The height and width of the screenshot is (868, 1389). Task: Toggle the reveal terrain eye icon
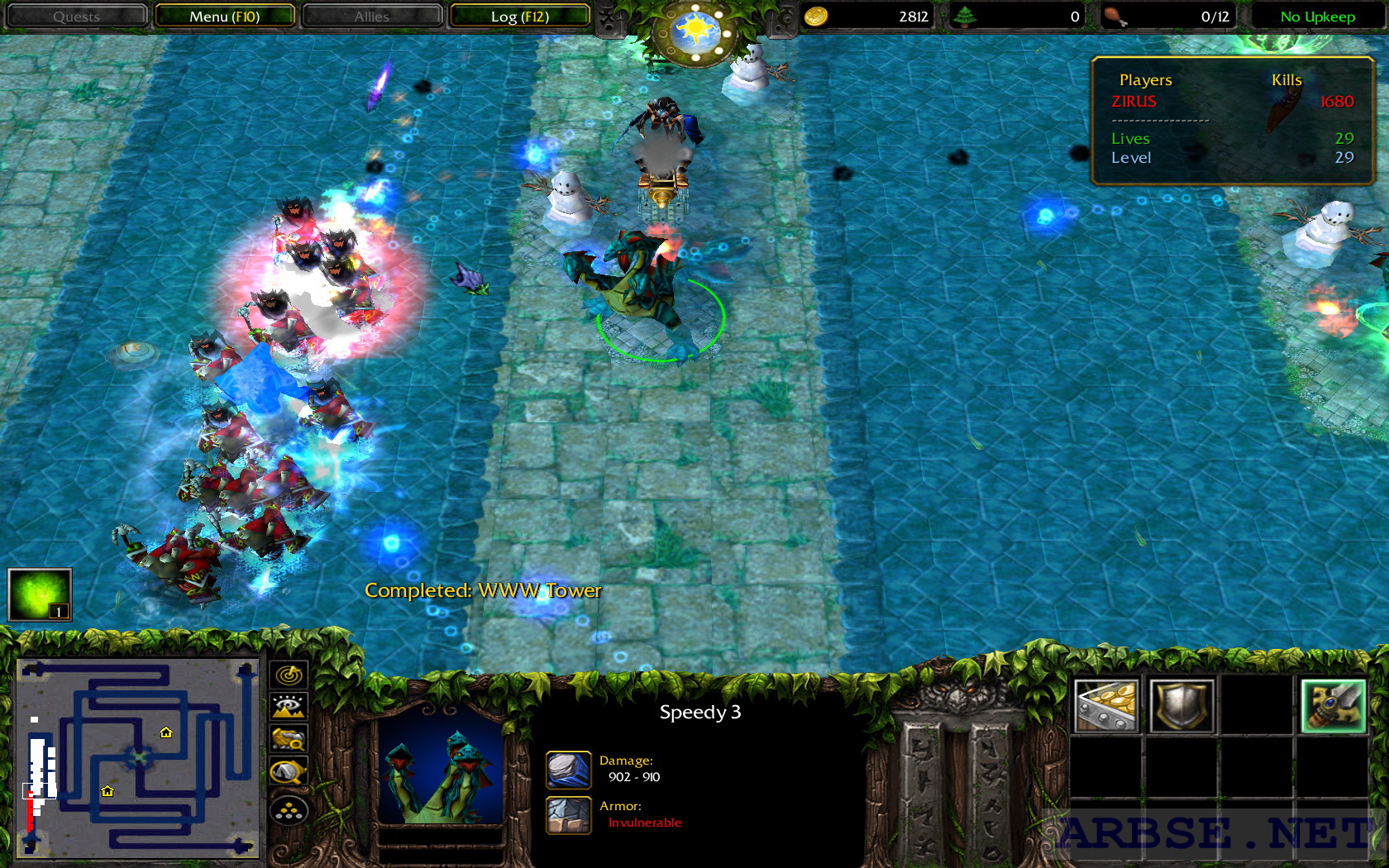coord(289,706)
